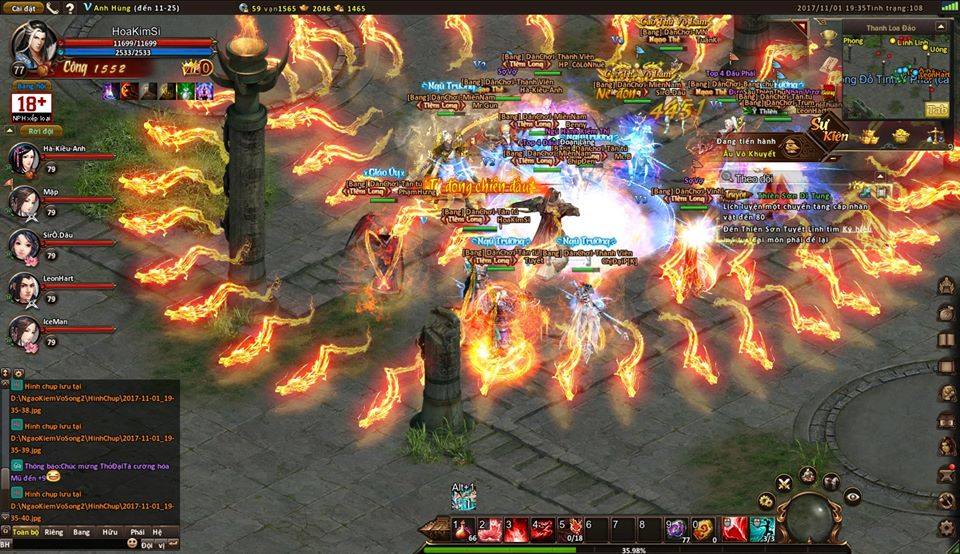
Task: Open the chat emoji picker
Action: 131,543
